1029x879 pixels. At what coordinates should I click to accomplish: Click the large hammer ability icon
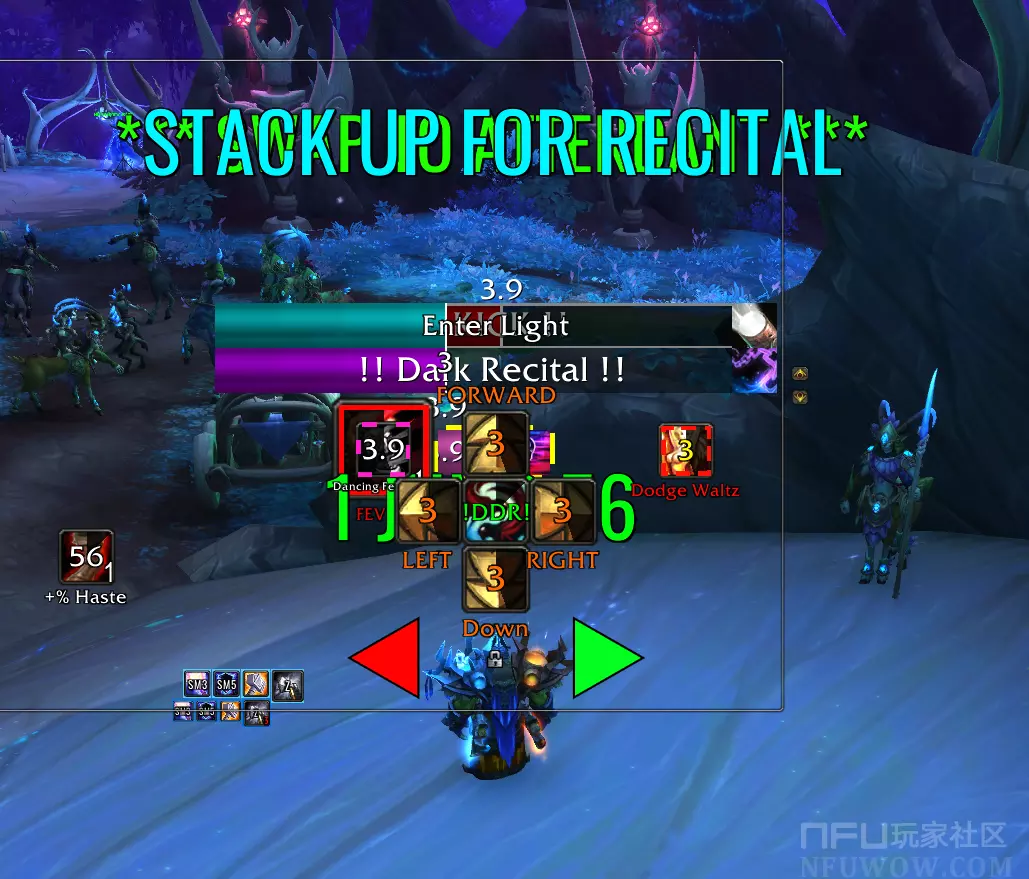tap(256, 685)
